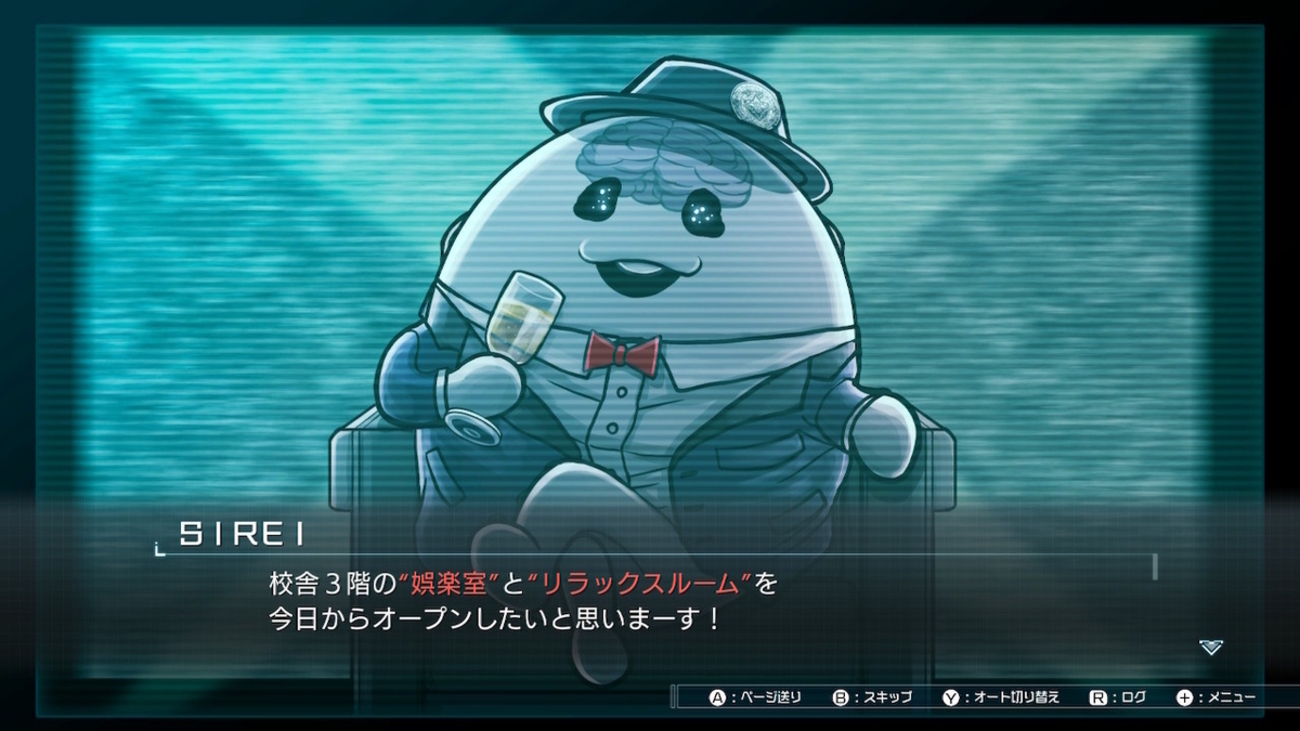The height and width of the screenshot is (731, 1300).
Task: Advance SIREI's dialogue text box
Action: pos(650,600)
